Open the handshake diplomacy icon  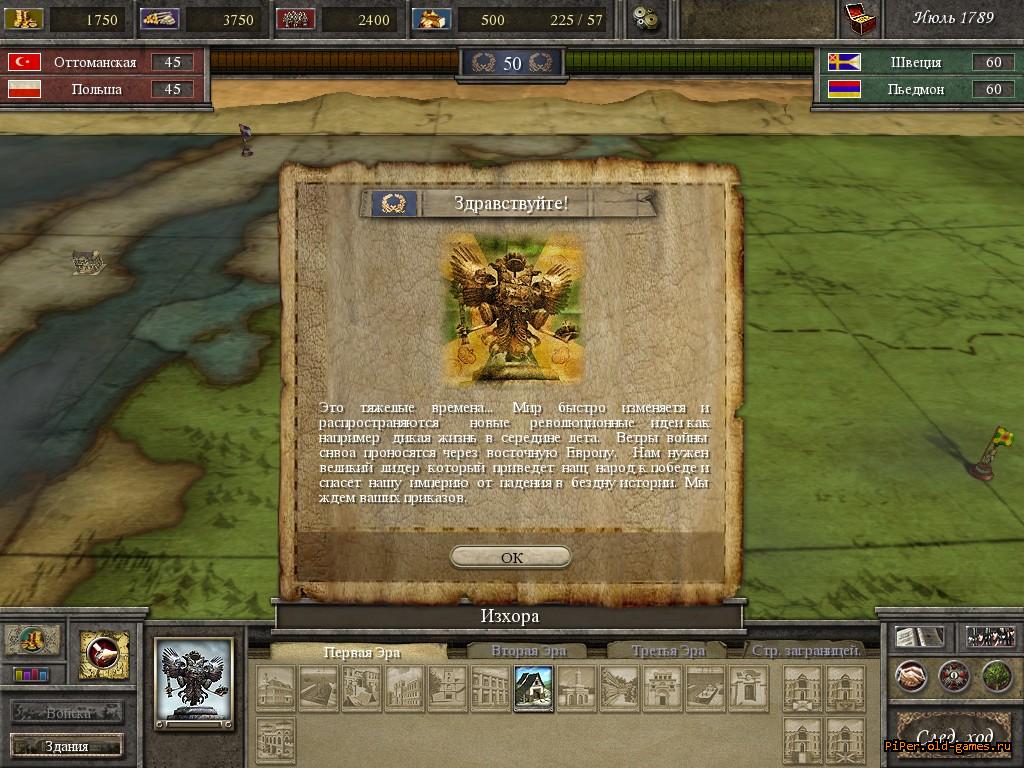(x=910, y=676)
